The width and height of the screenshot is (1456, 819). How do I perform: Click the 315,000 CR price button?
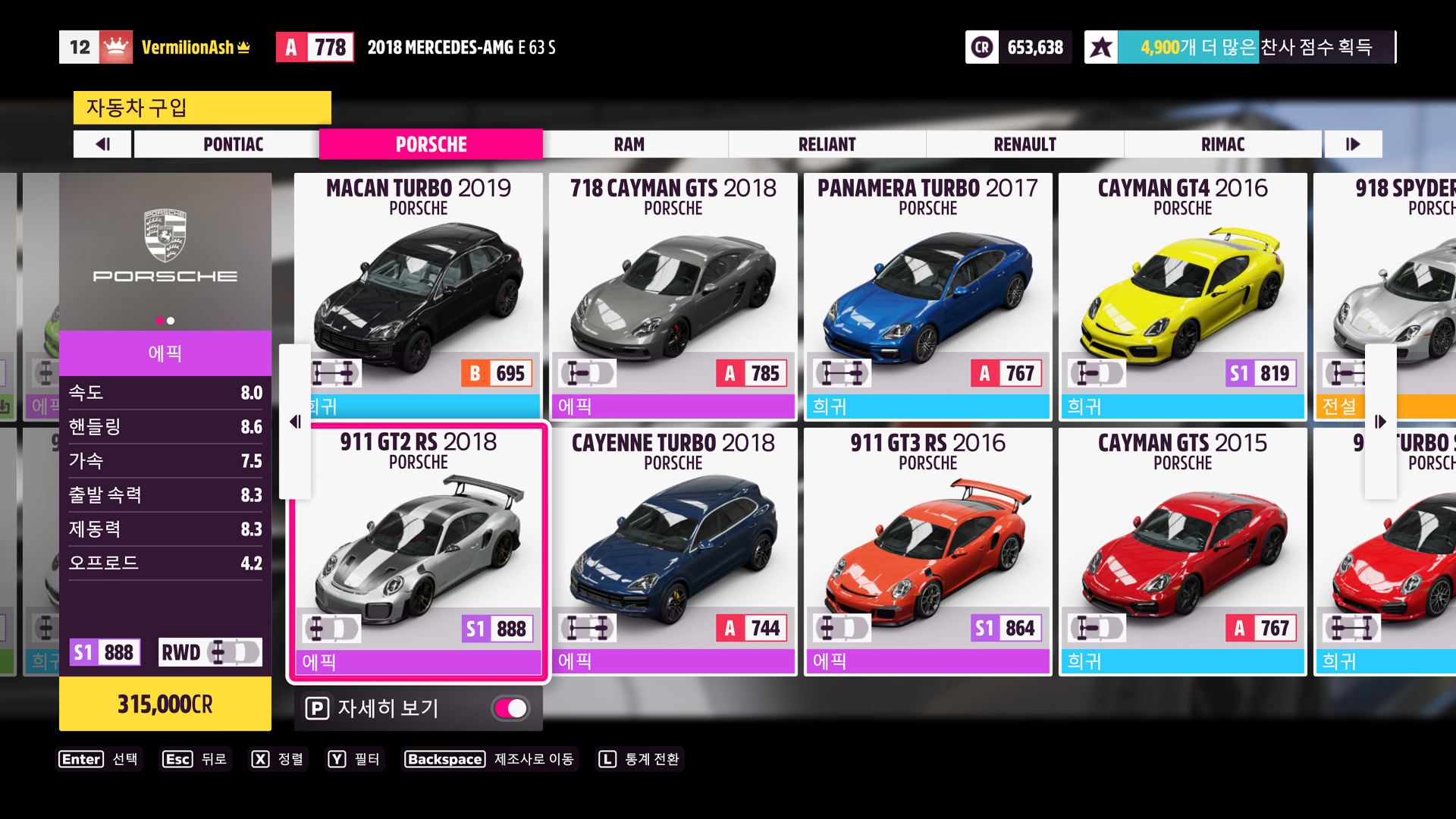coord(165,704)
